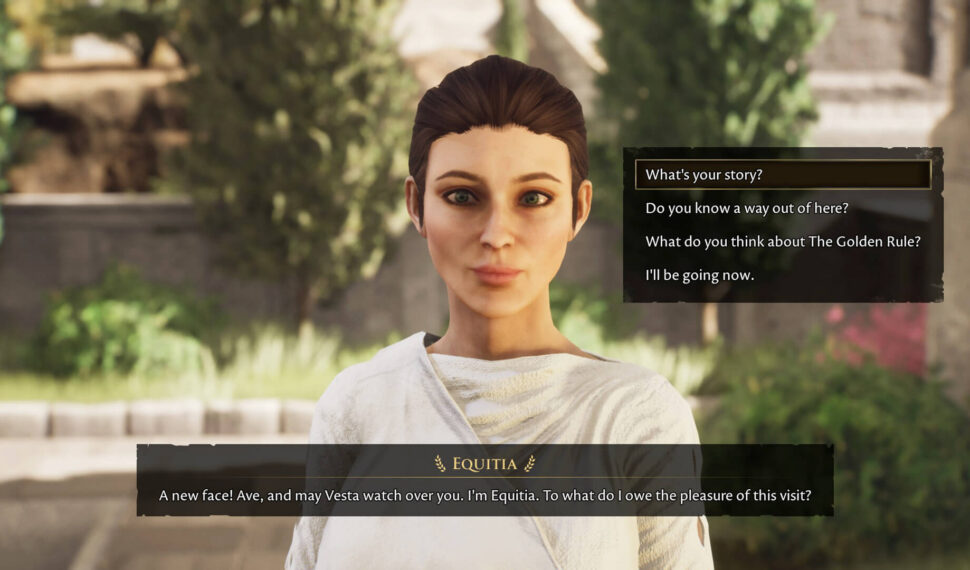Ask Equitia "What's your story?"

(x=704, y=175)
